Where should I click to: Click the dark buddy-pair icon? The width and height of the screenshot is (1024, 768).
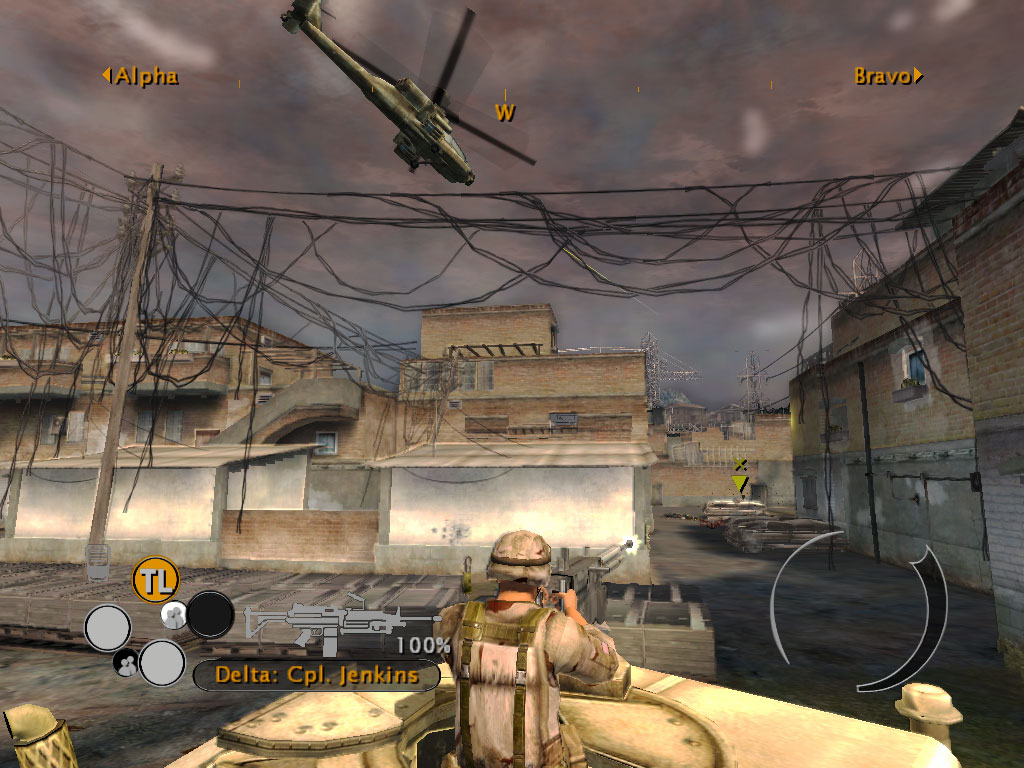click(x=126, y=660)
